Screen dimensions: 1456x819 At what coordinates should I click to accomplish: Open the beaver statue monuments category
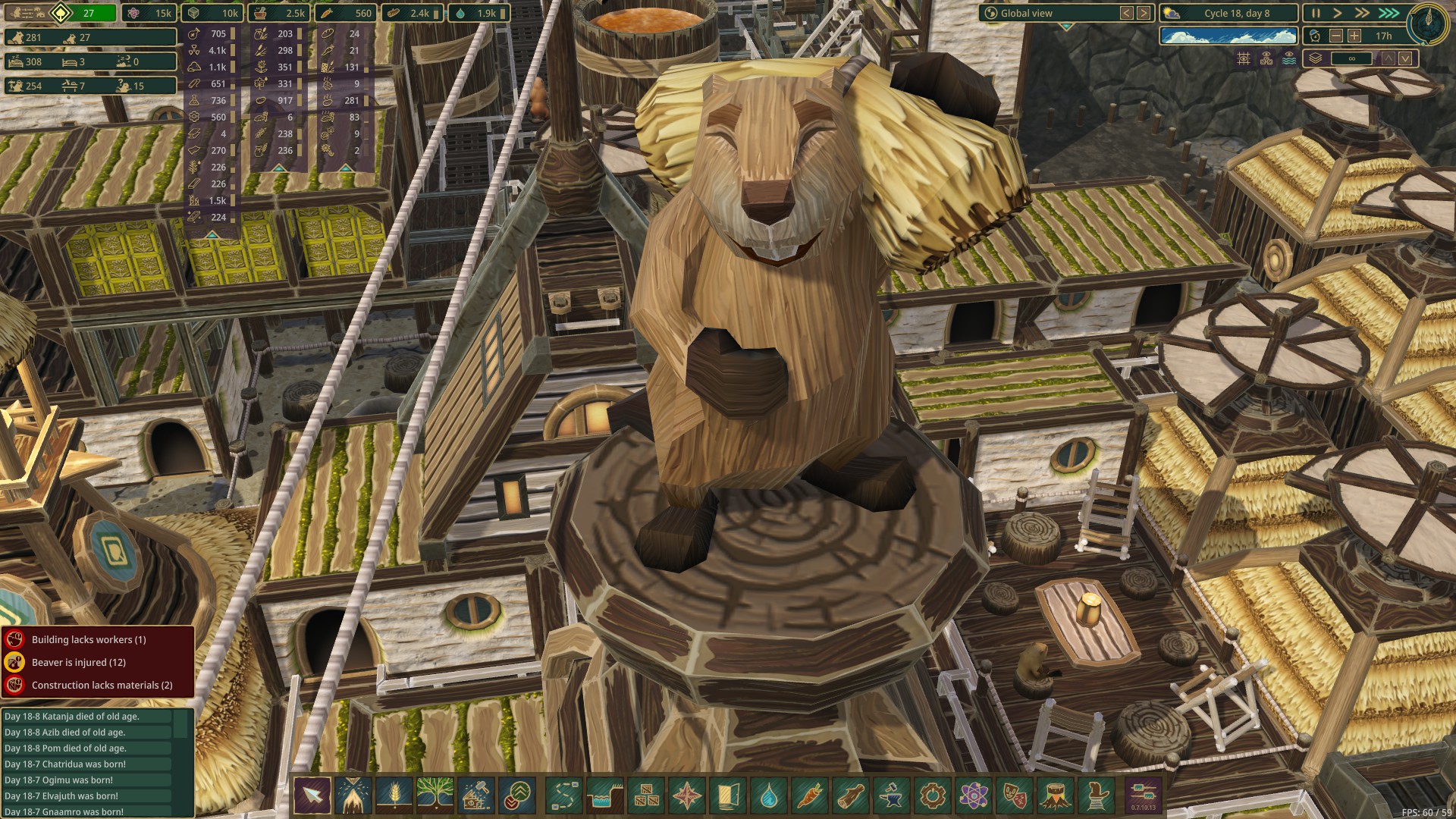click(1097, 795)
